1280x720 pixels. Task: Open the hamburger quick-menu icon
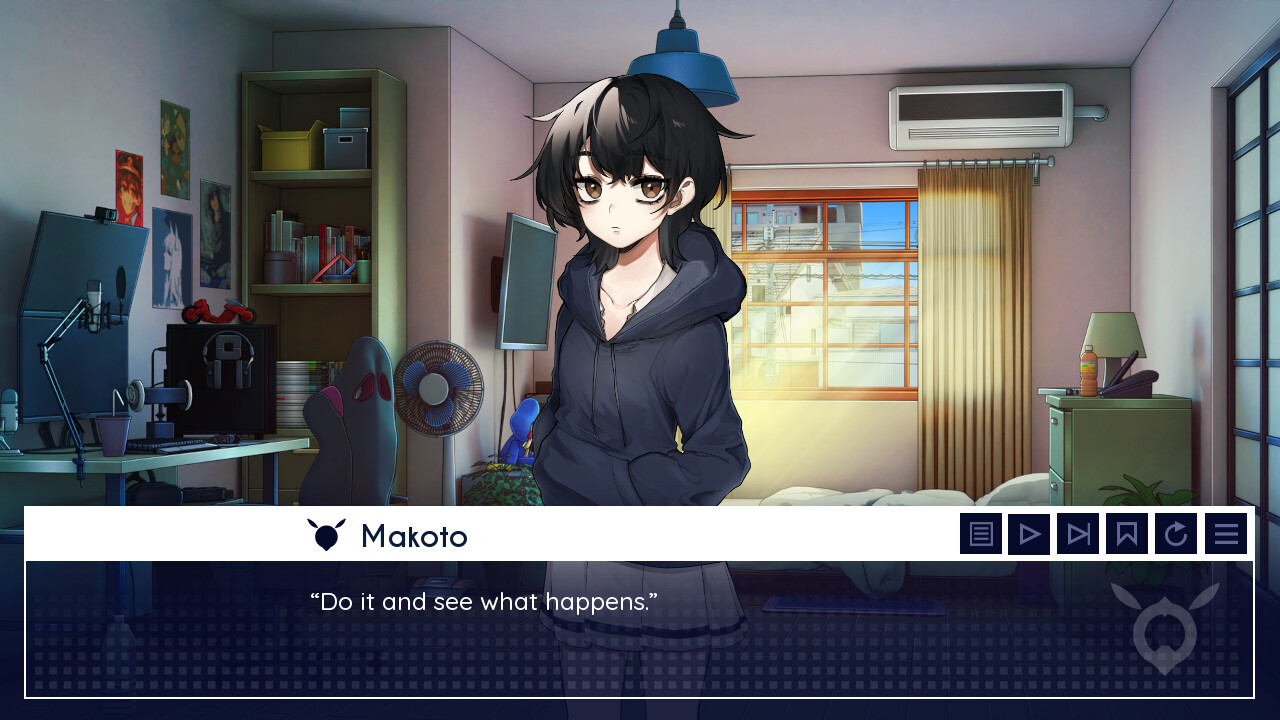[1226, 533]
